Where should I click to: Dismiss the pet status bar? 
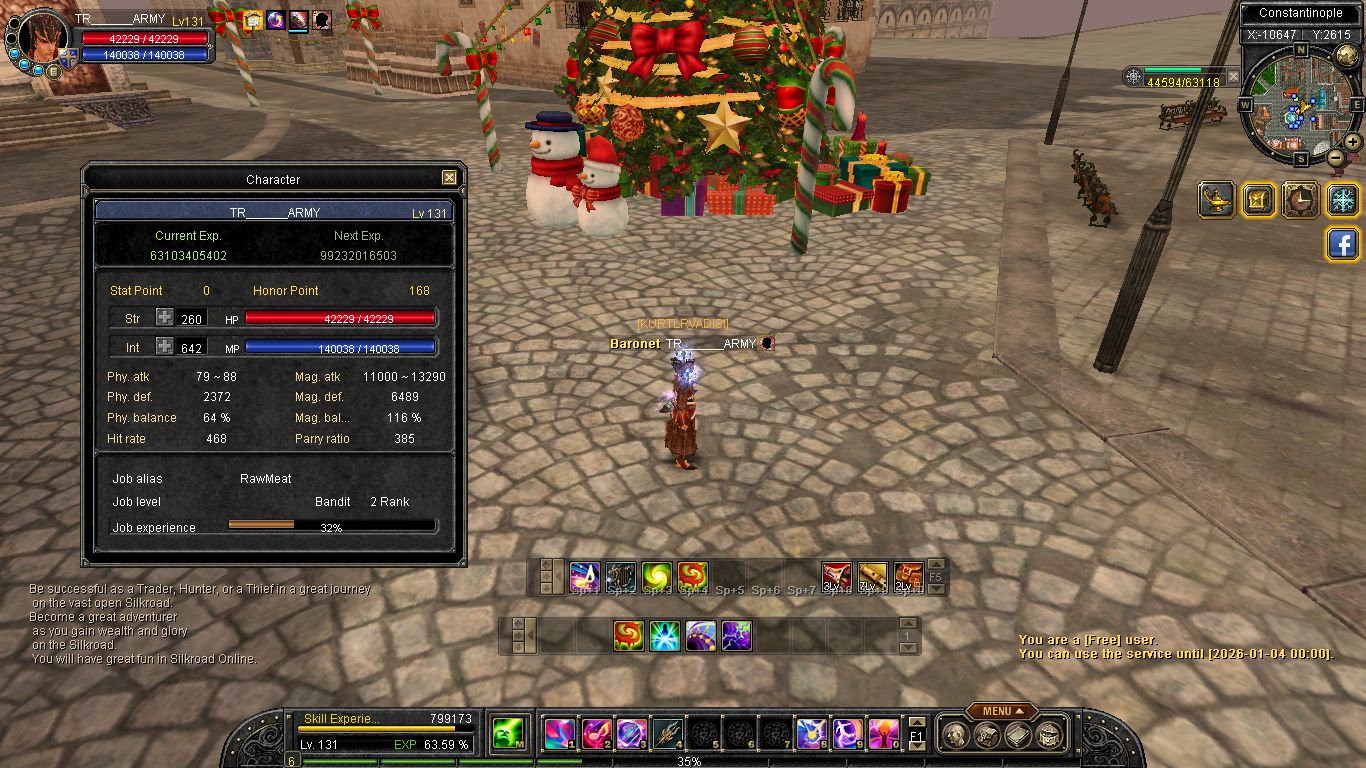[1233, 76]
